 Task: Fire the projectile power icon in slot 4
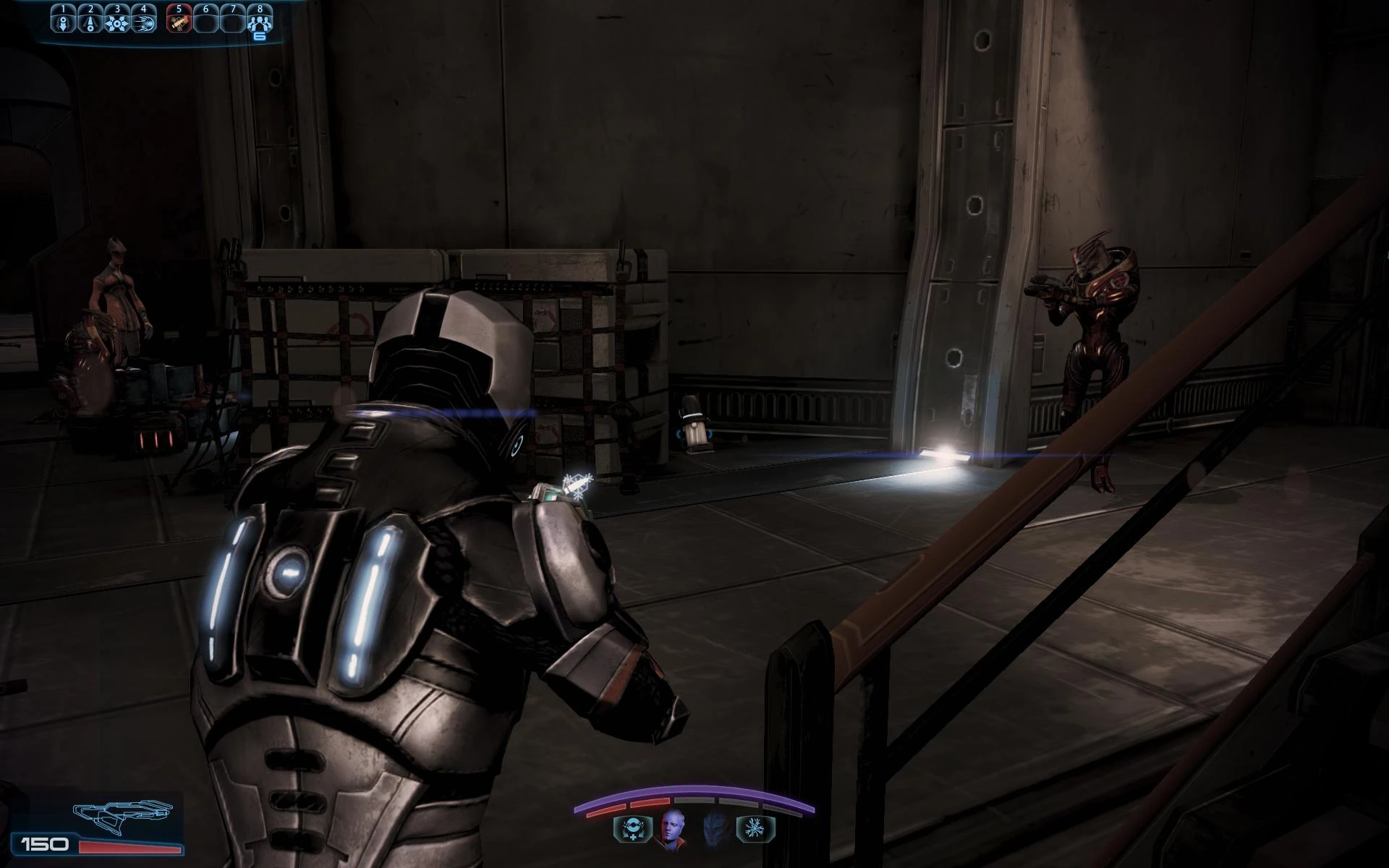[x=143, y=24]
